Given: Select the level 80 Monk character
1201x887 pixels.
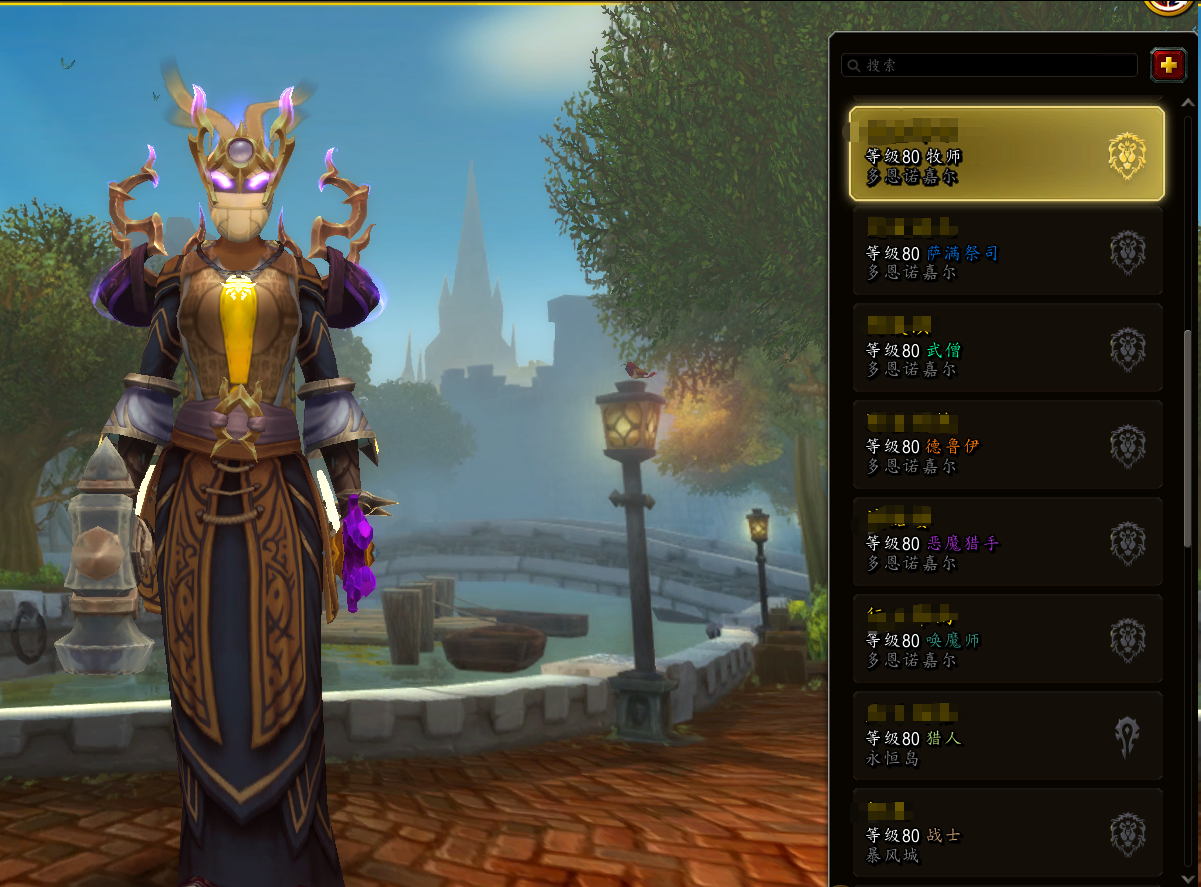Looking at the screenshot, I should point(1007,348).
